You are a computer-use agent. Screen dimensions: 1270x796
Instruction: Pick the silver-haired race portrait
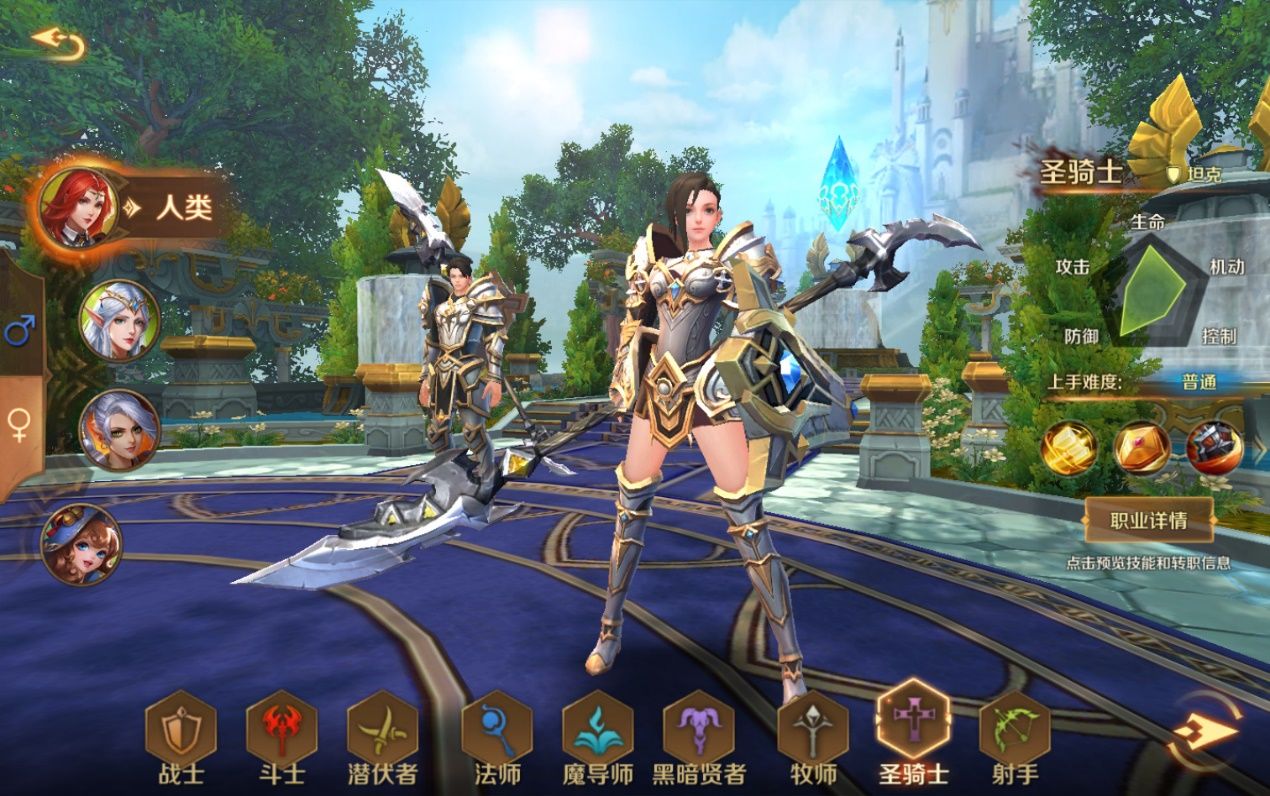pyautogui.click(x=119, y=430)
